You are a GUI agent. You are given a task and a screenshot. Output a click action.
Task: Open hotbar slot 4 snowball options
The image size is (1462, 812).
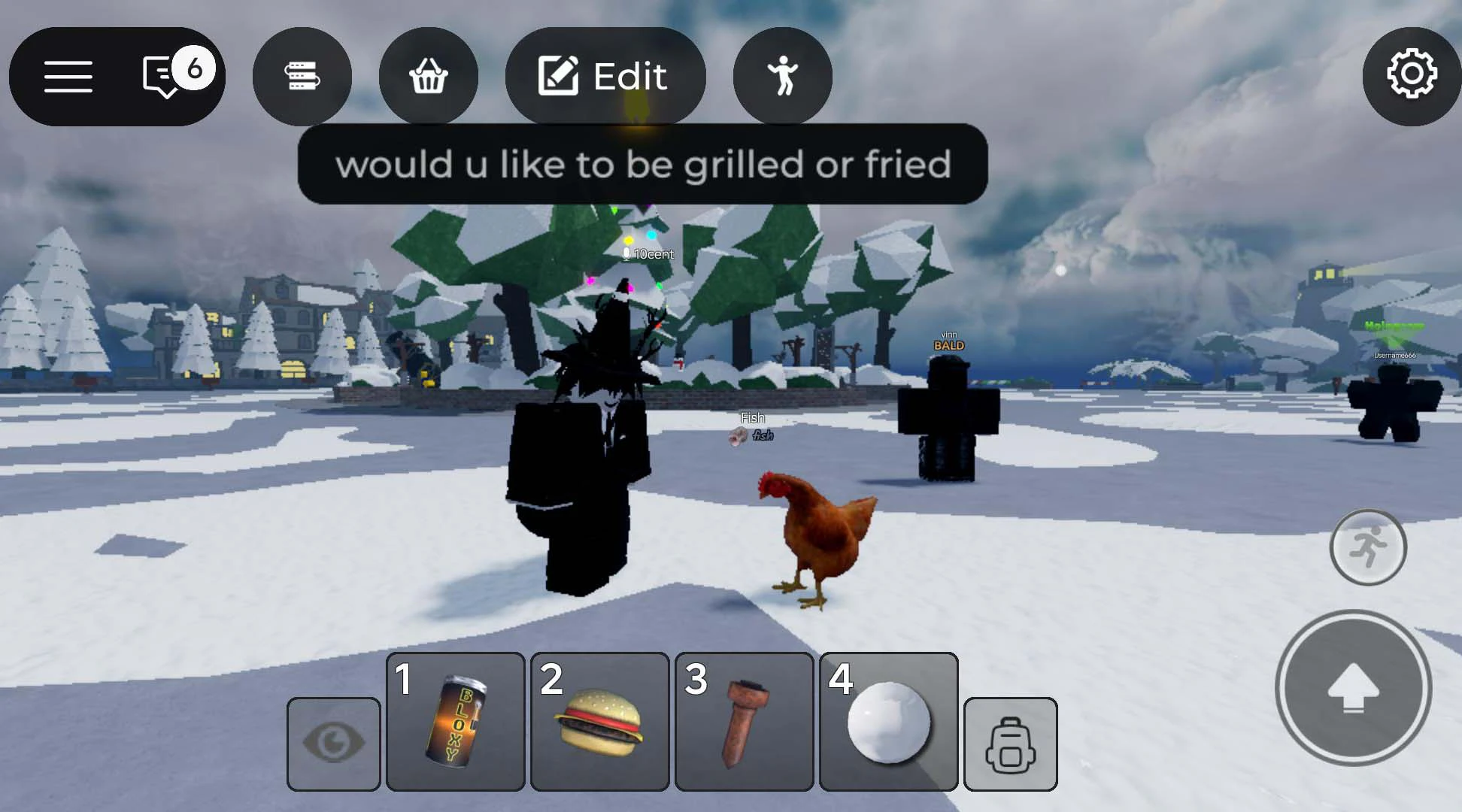(x=888, y=722)
